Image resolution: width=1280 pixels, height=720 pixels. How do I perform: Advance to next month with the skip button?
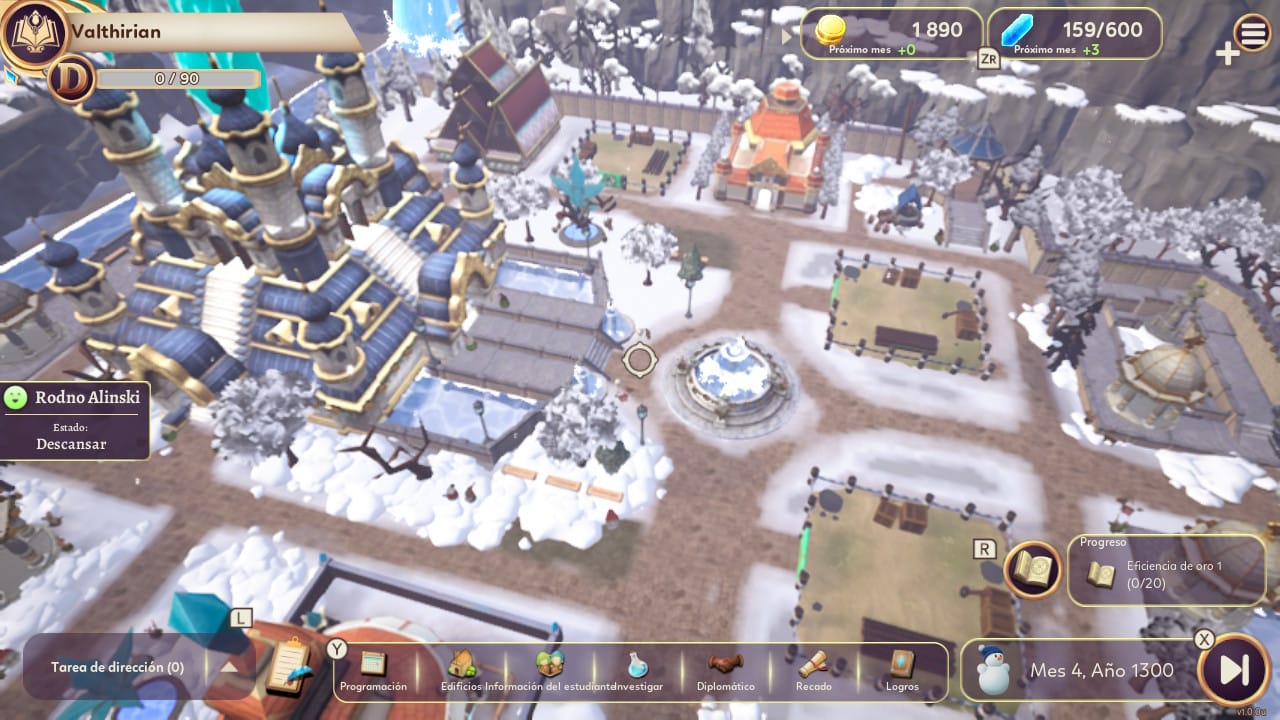(x=1233, y=669)
